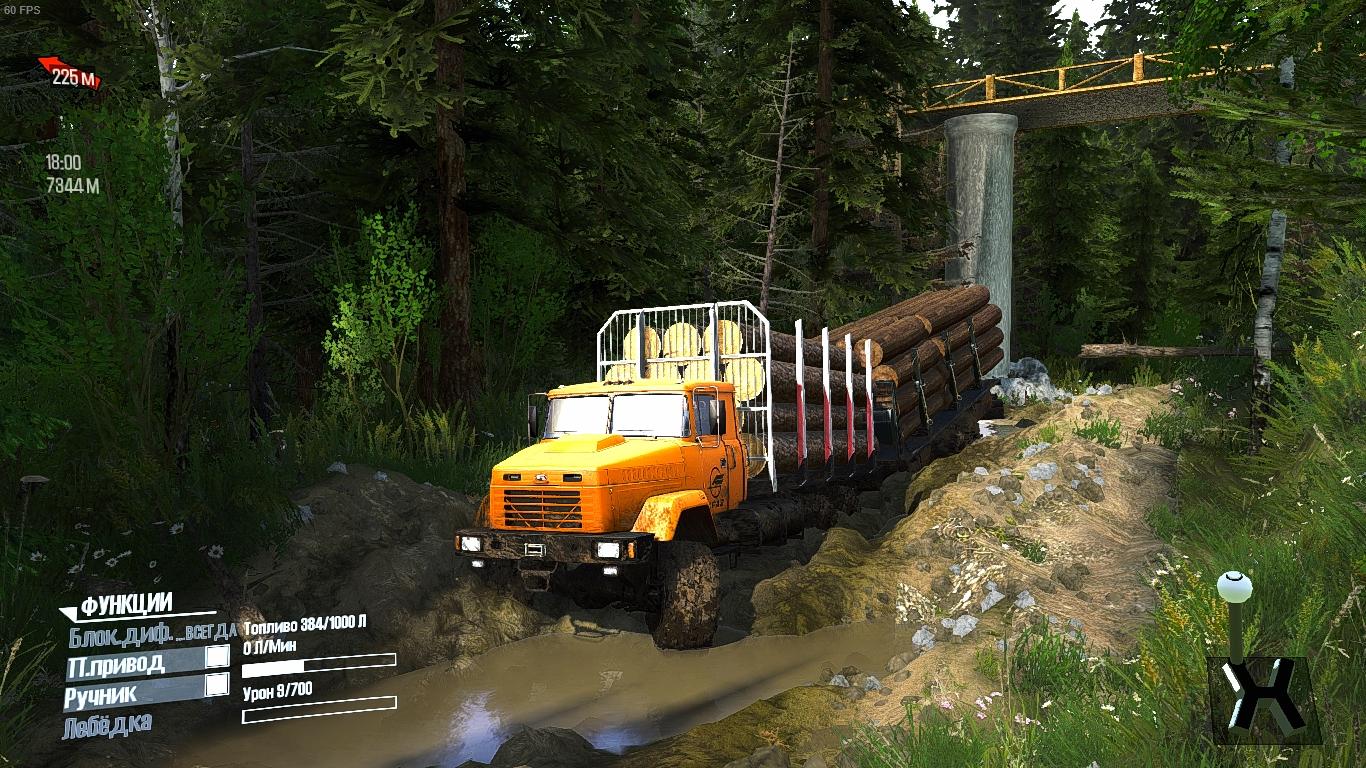Image resolution: width=1366 pixels, height=768 pixels.
Task: Open the ФУНКЦИИ functions panel header
Action: click(126, 604)
